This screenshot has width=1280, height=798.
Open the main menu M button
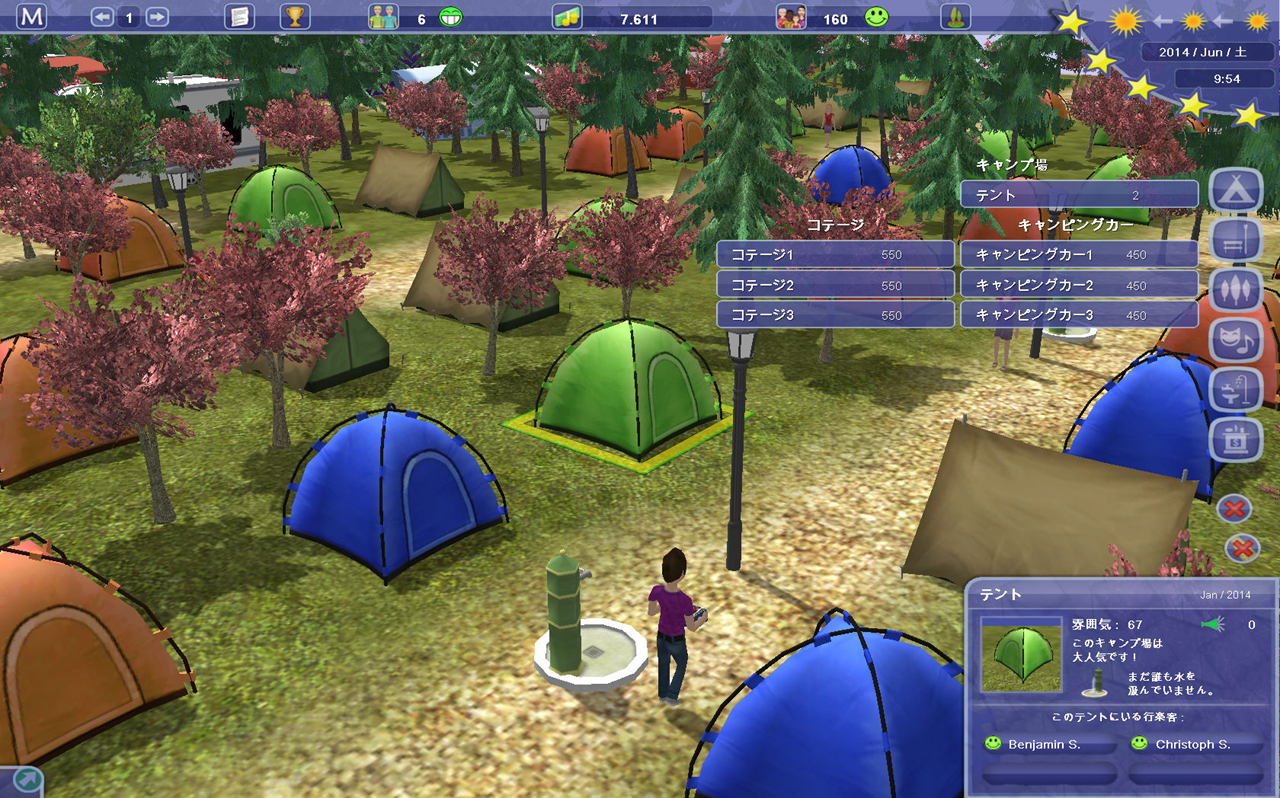(x=32, y=17)
